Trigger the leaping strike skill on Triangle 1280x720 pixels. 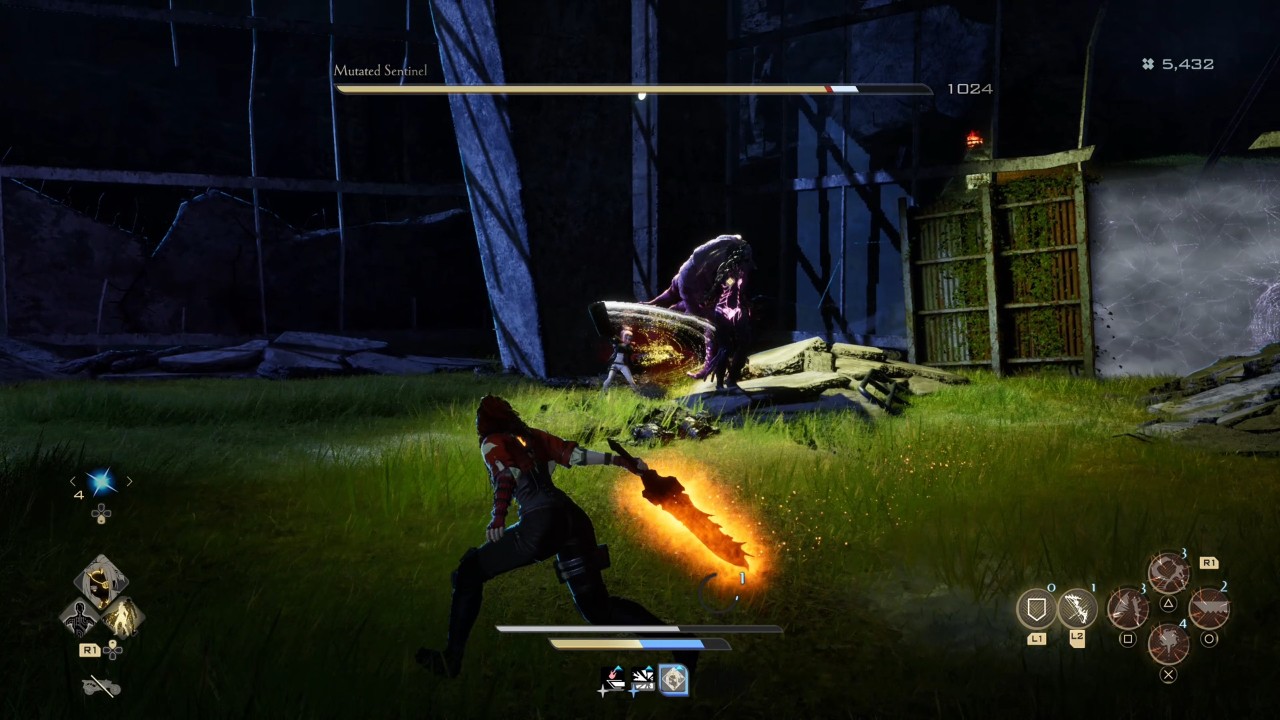[1170, 573]
